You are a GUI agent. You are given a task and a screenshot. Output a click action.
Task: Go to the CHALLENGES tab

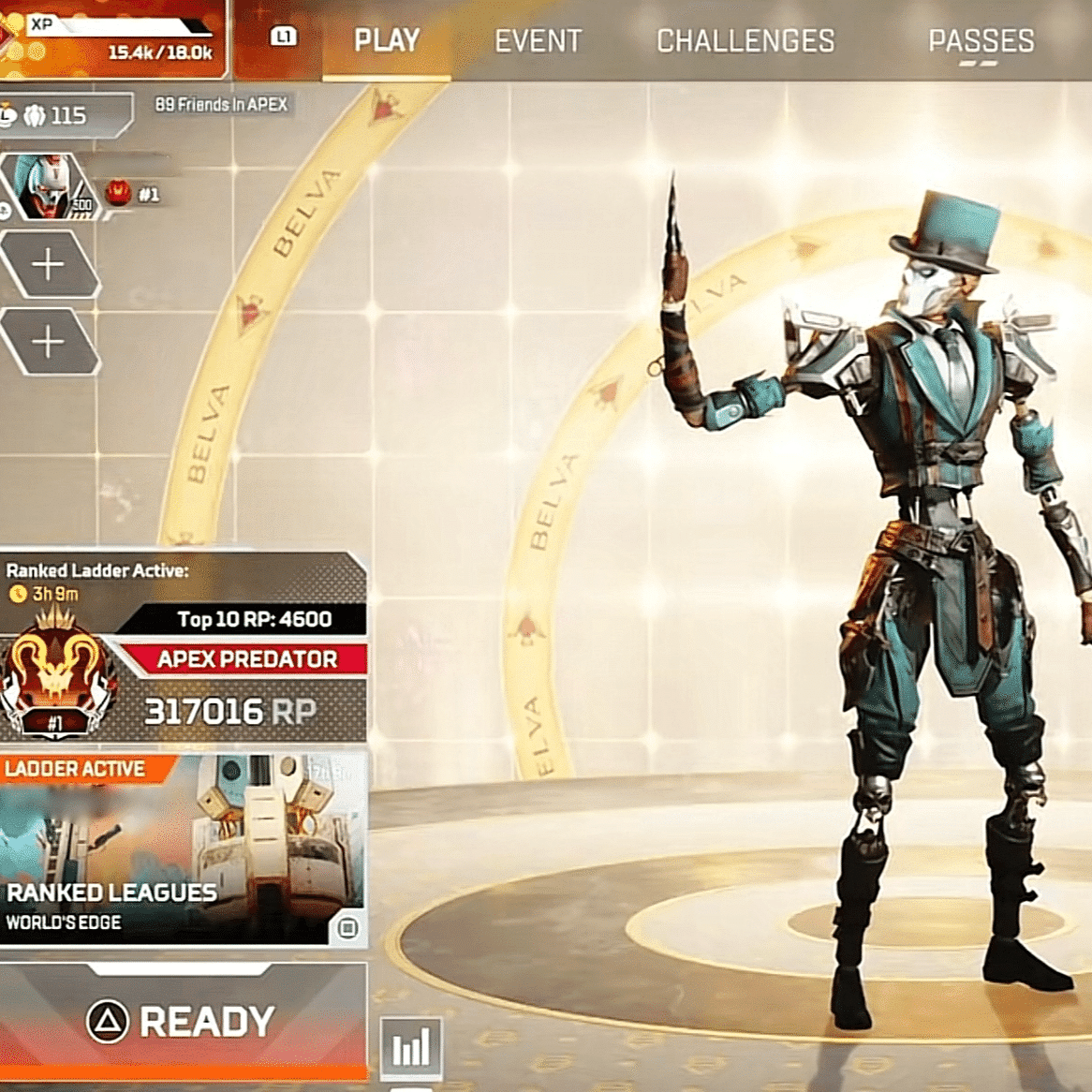click(x=745, y=41)
